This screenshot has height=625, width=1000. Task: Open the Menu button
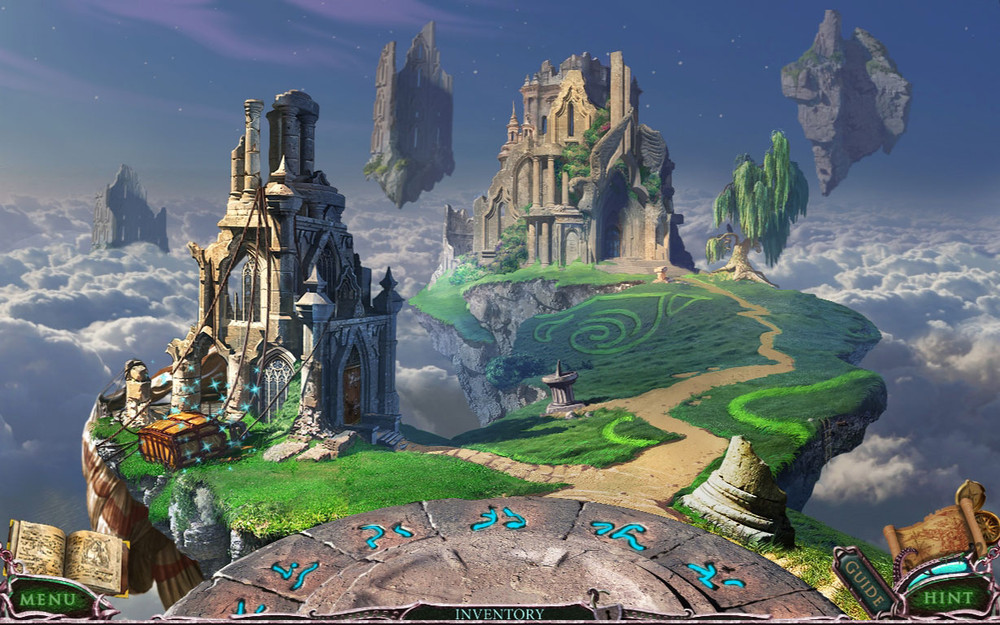(x=48, y=600)
